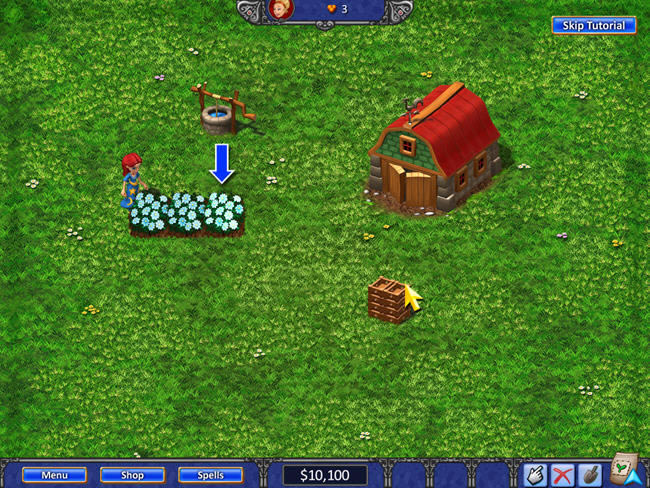Open the Shop

point(132,475)
